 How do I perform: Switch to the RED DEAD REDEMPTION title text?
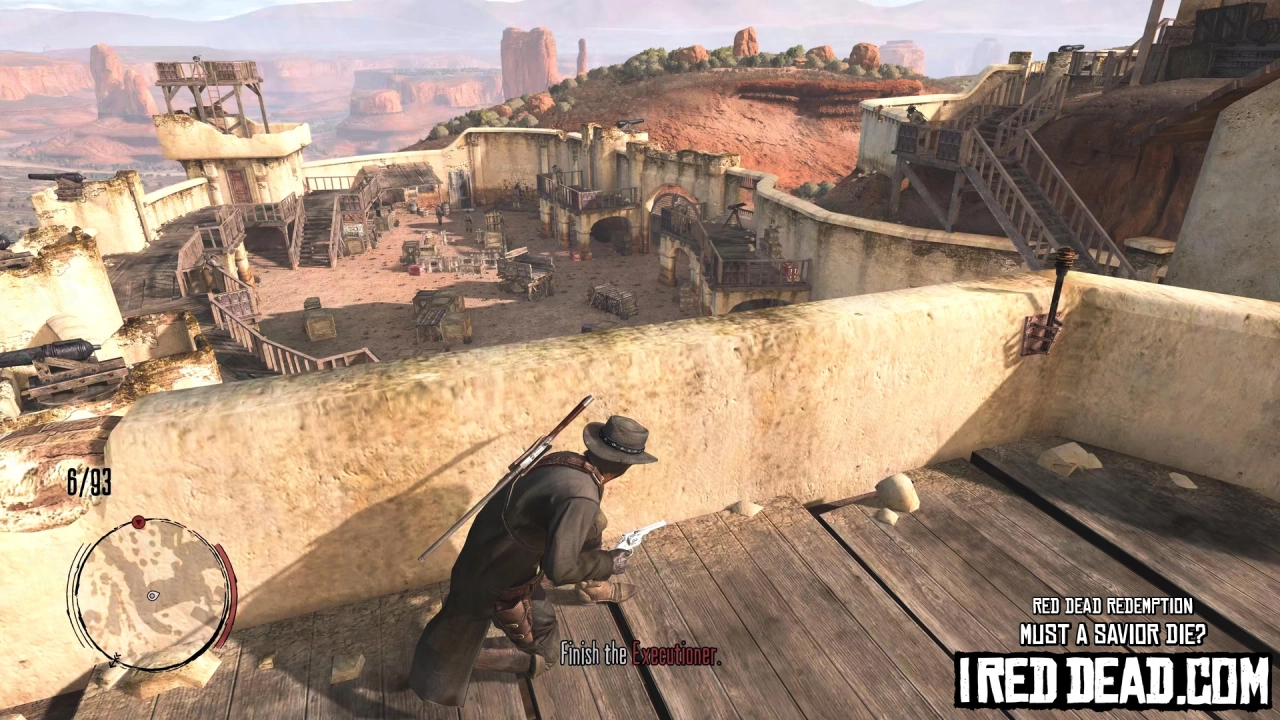tap(1113, 606)
